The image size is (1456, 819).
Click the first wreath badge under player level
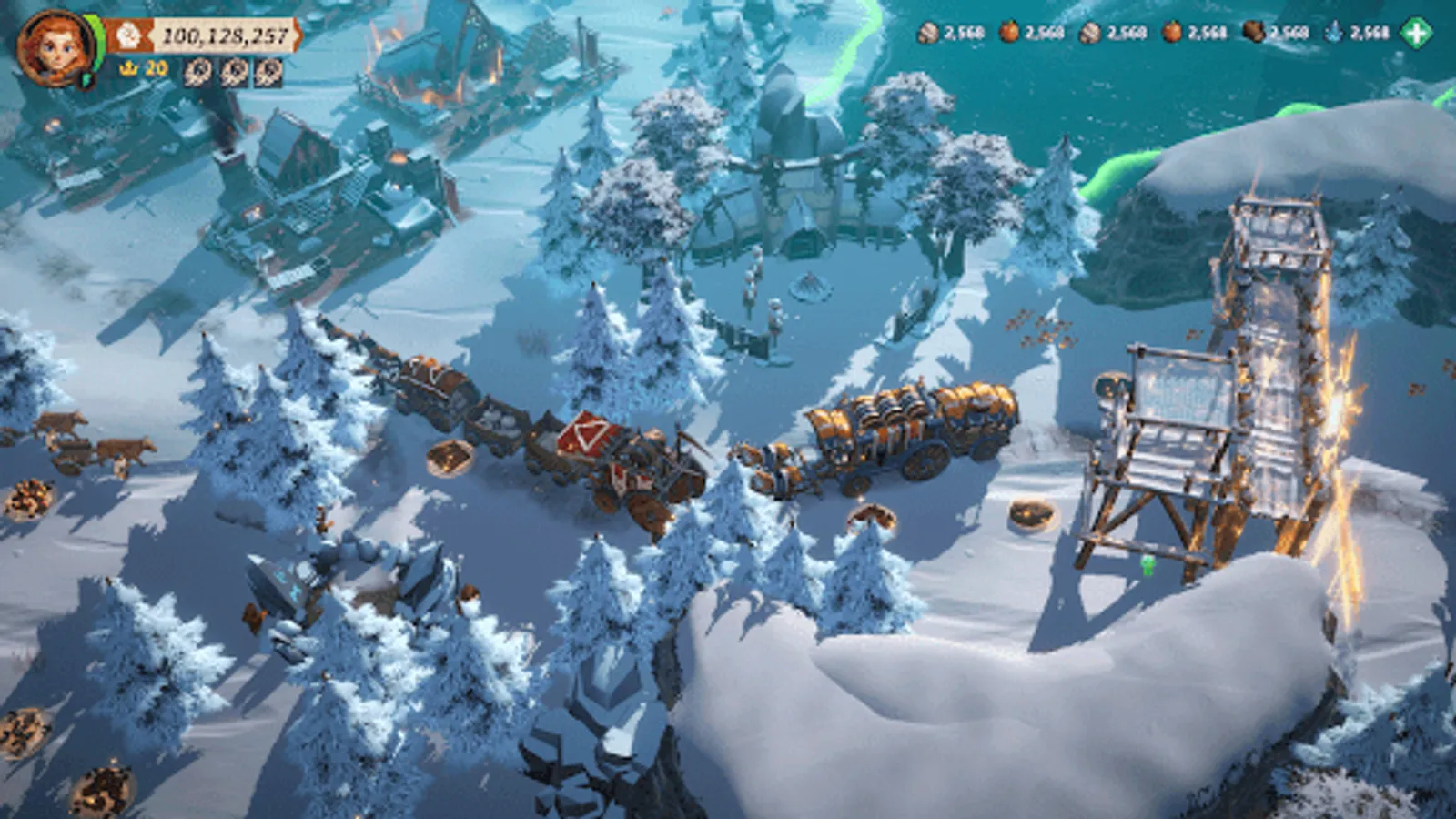click(197, 73)
